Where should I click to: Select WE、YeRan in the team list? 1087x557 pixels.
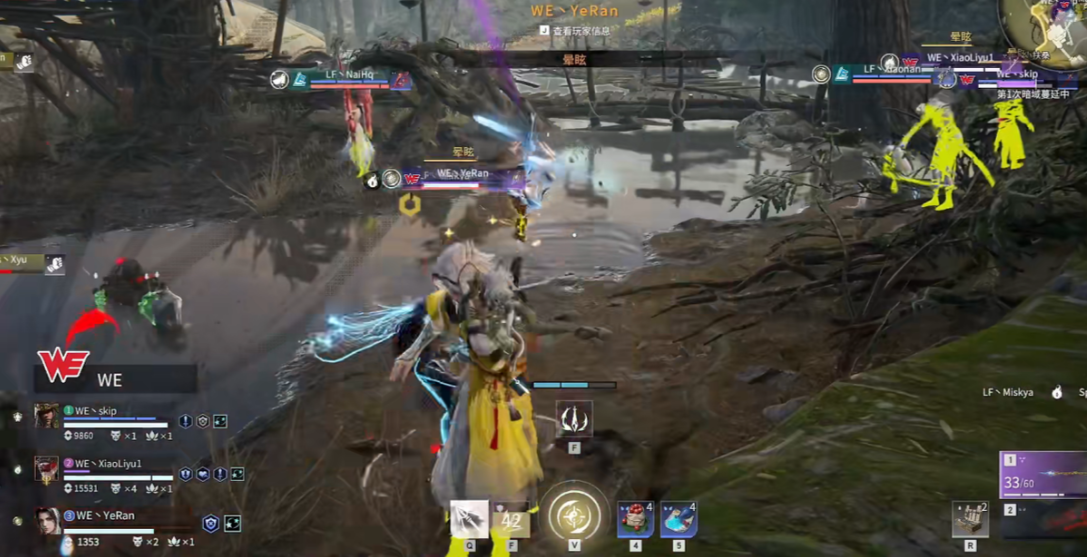104,516
